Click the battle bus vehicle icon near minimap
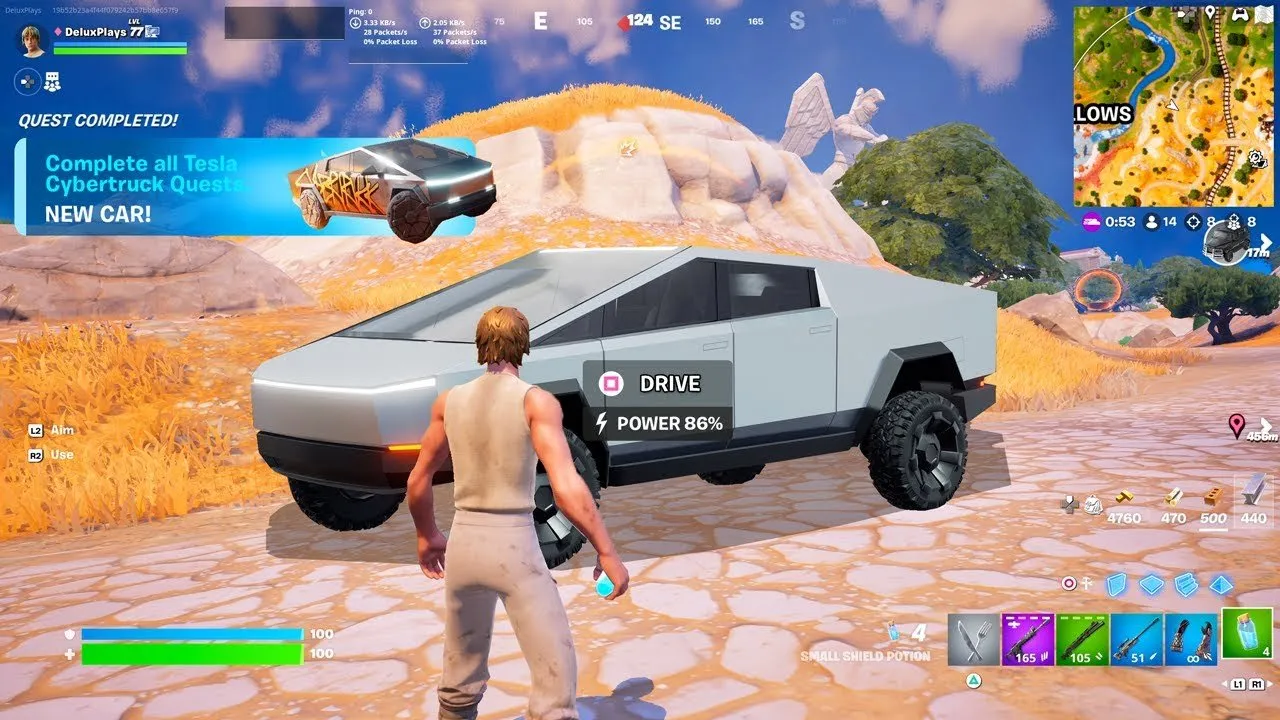Screen dimensions: 1280x720 coord(1228,243)
